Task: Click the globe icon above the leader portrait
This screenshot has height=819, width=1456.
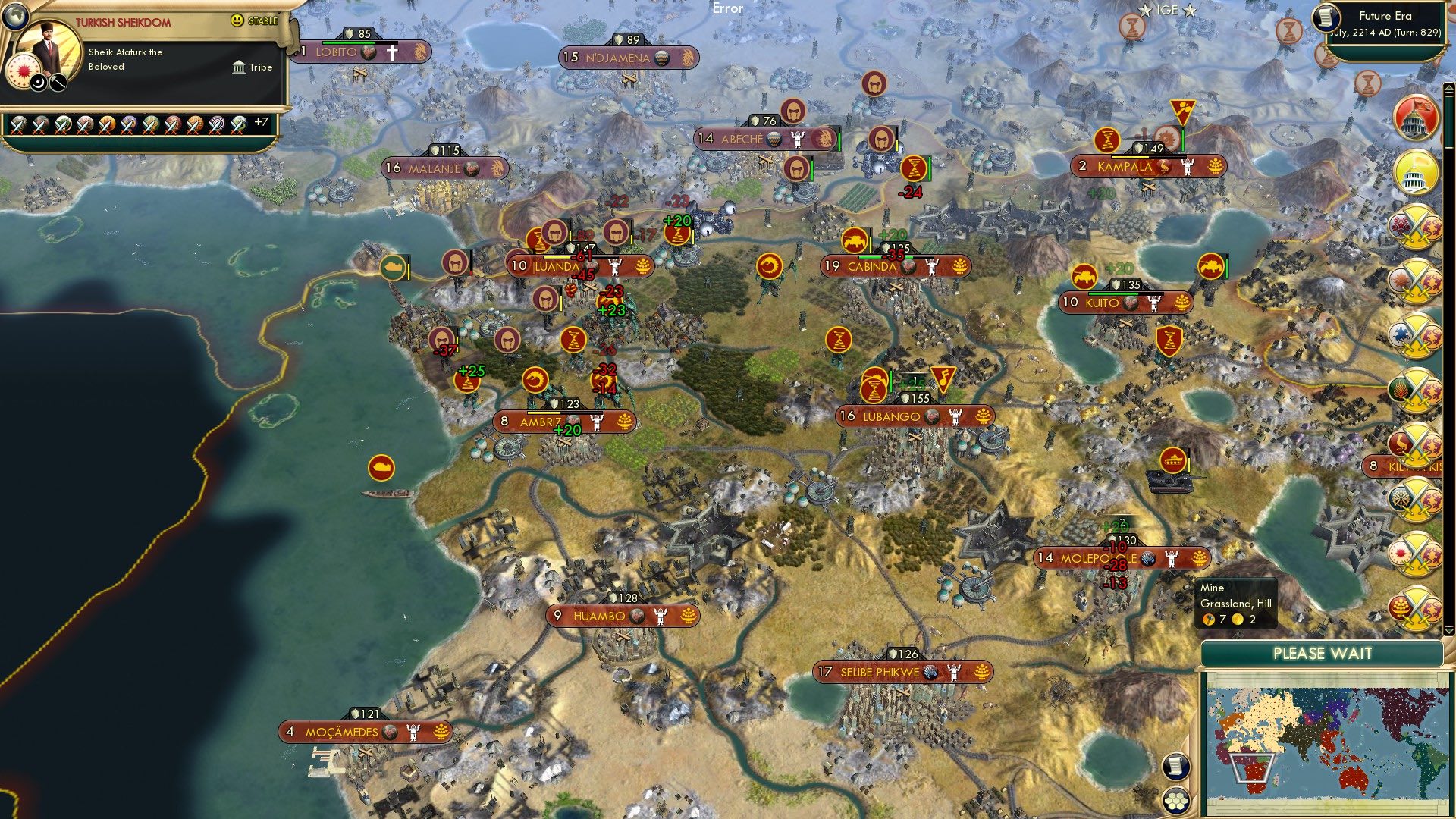Action: coord(17,14)
